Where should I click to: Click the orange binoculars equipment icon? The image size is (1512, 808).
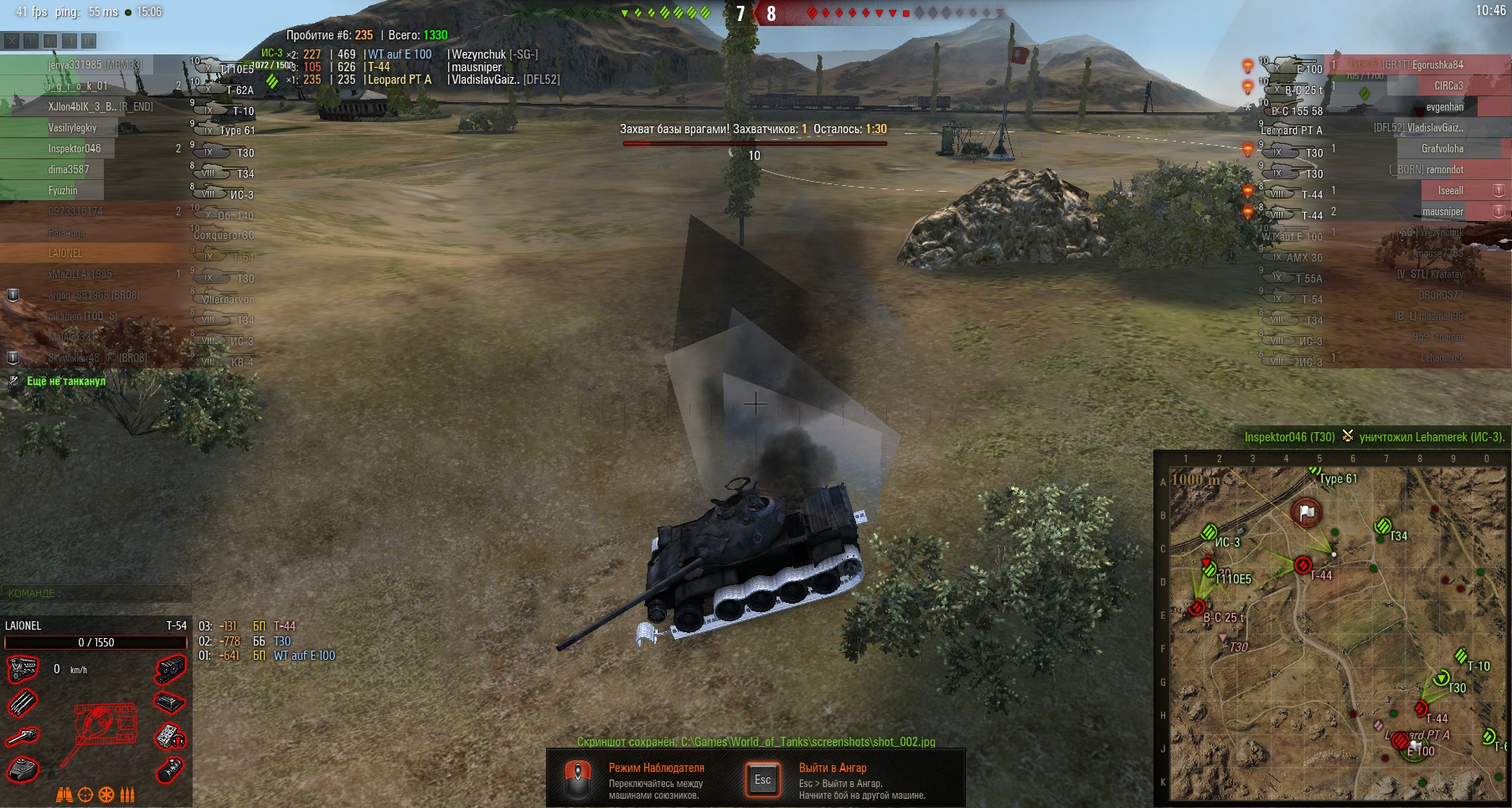tap(65, 795)
